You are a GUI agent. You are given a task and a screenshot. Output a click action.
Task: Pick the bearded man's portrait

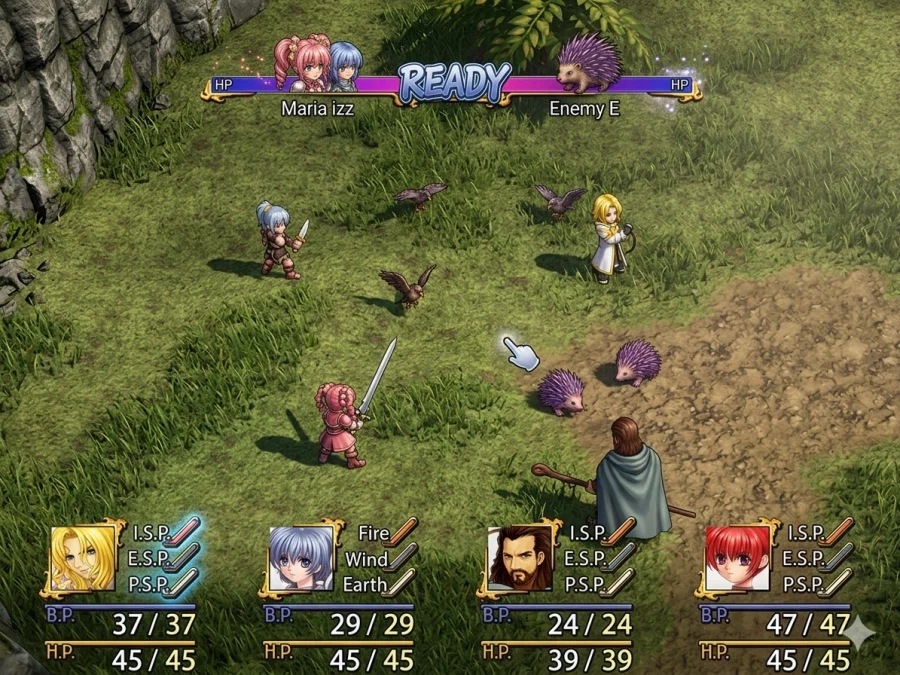520,558
